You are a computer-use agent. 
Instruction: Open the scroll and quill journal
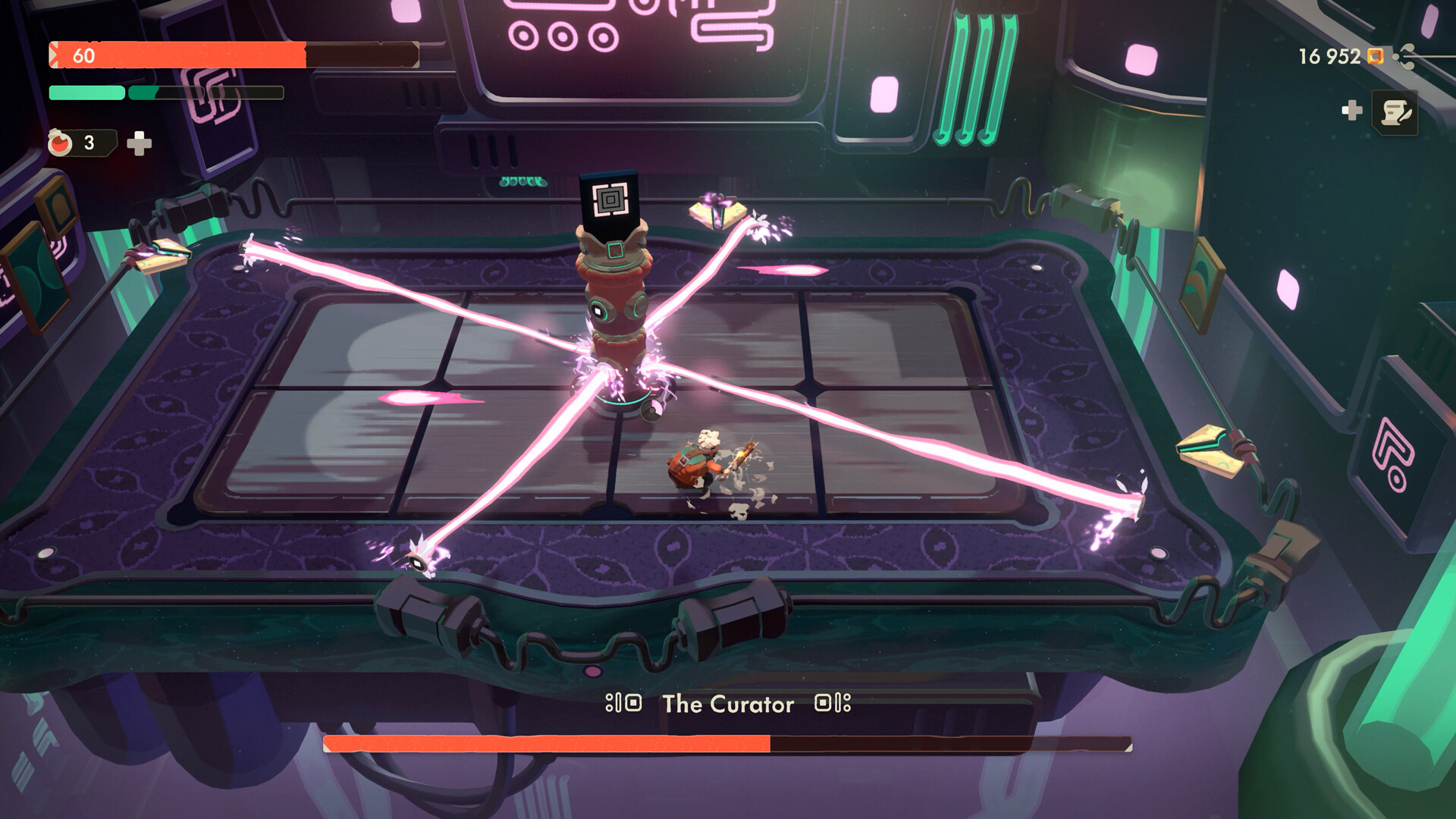[1395, 114]
